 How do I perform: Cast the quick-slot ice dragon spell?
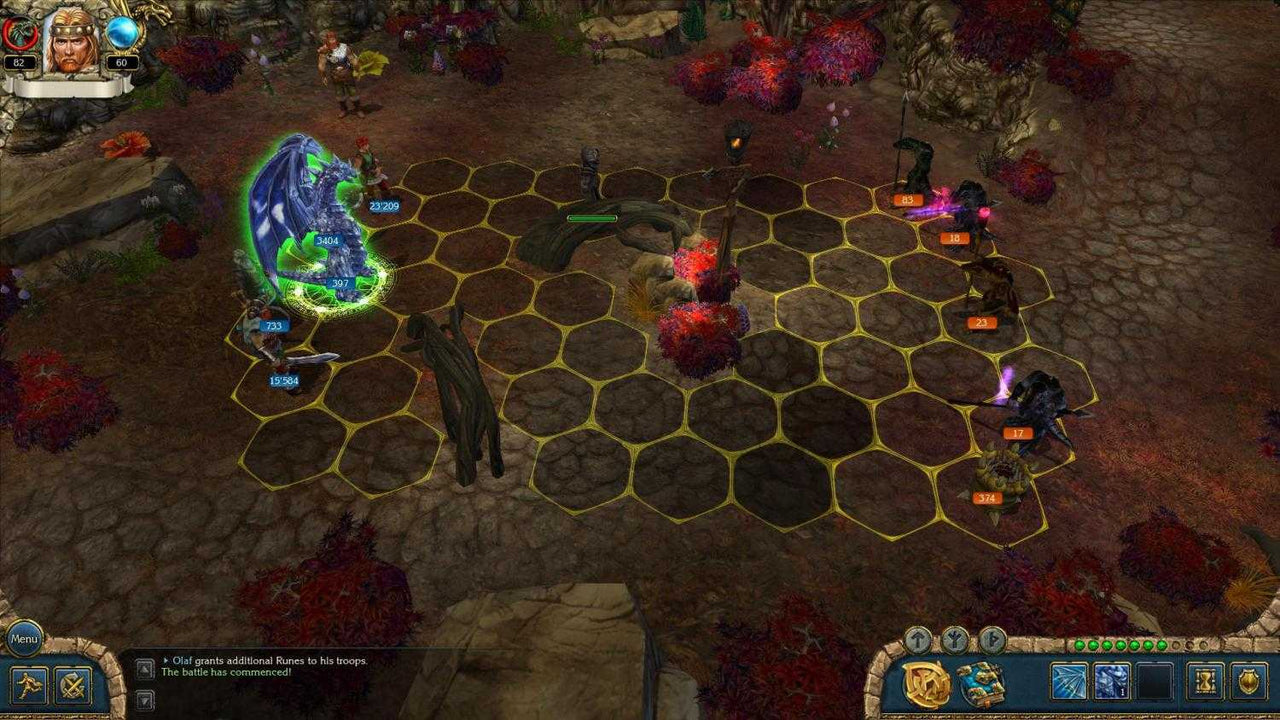click(1110, 681)
